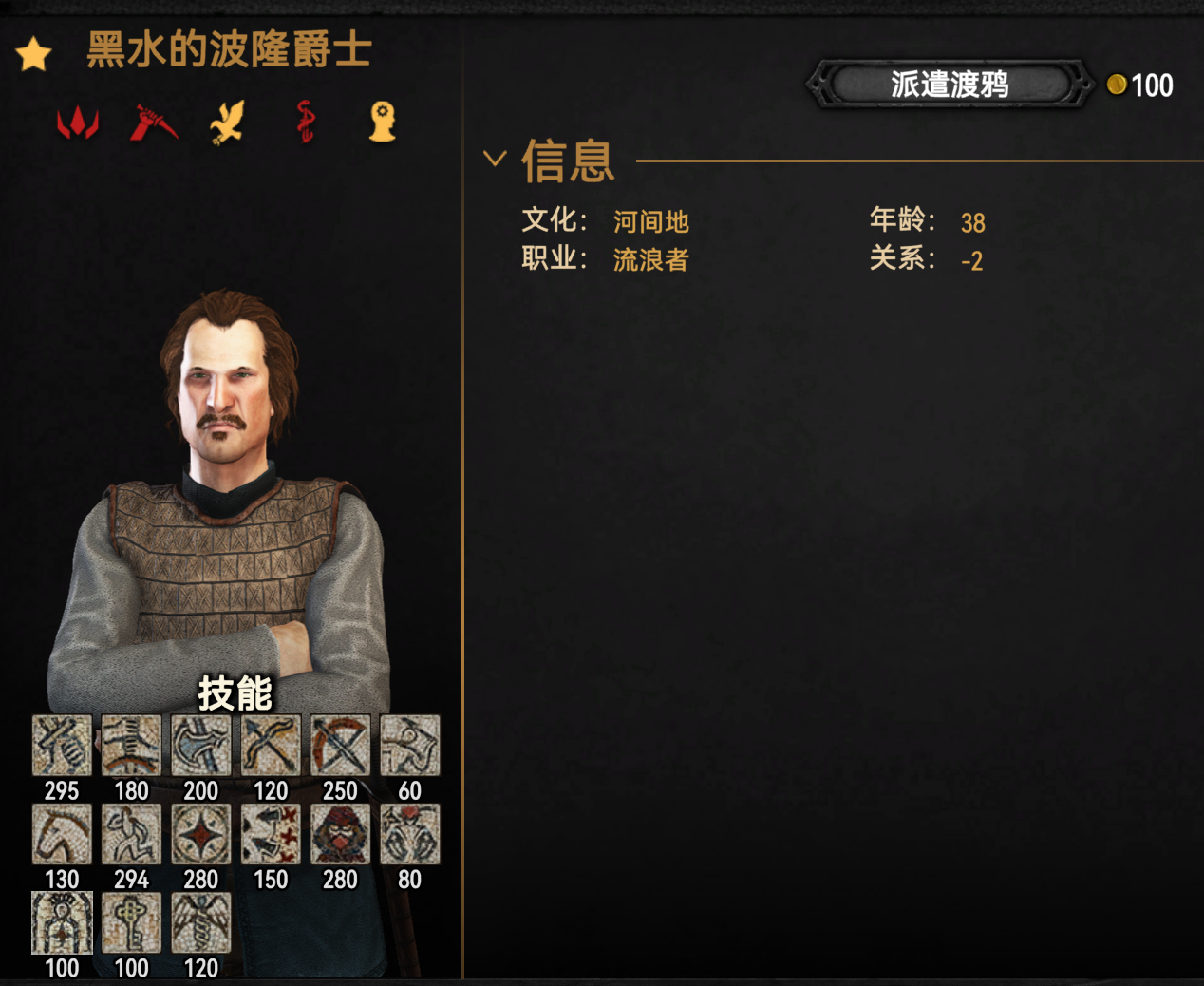Select the horse head riding skill icon

pos(62,835)
